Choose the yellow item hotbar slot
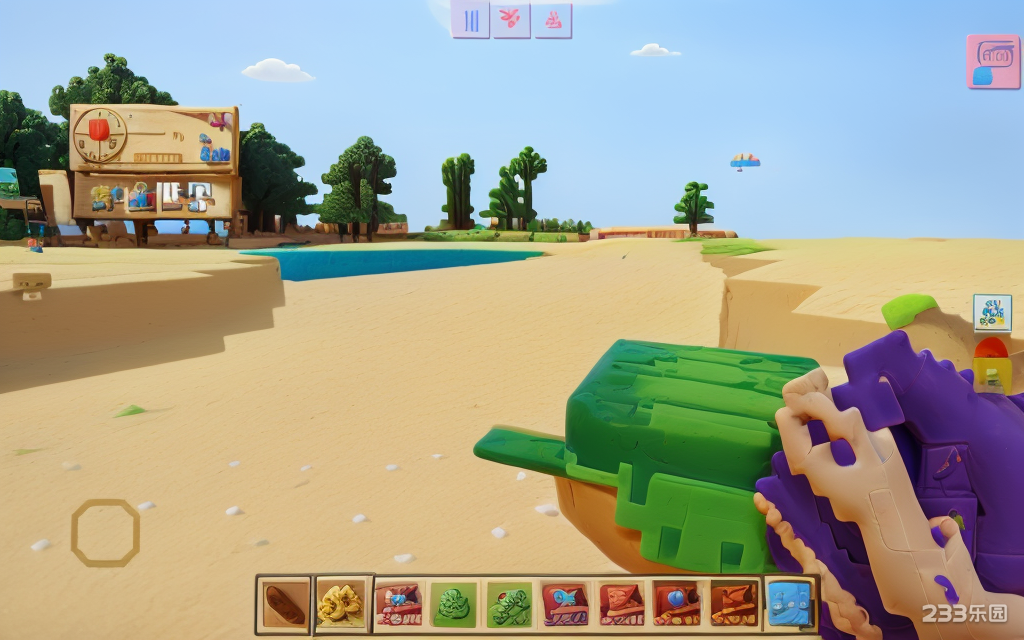Screen dimensions: 1024x640 (x=342, y=604)
